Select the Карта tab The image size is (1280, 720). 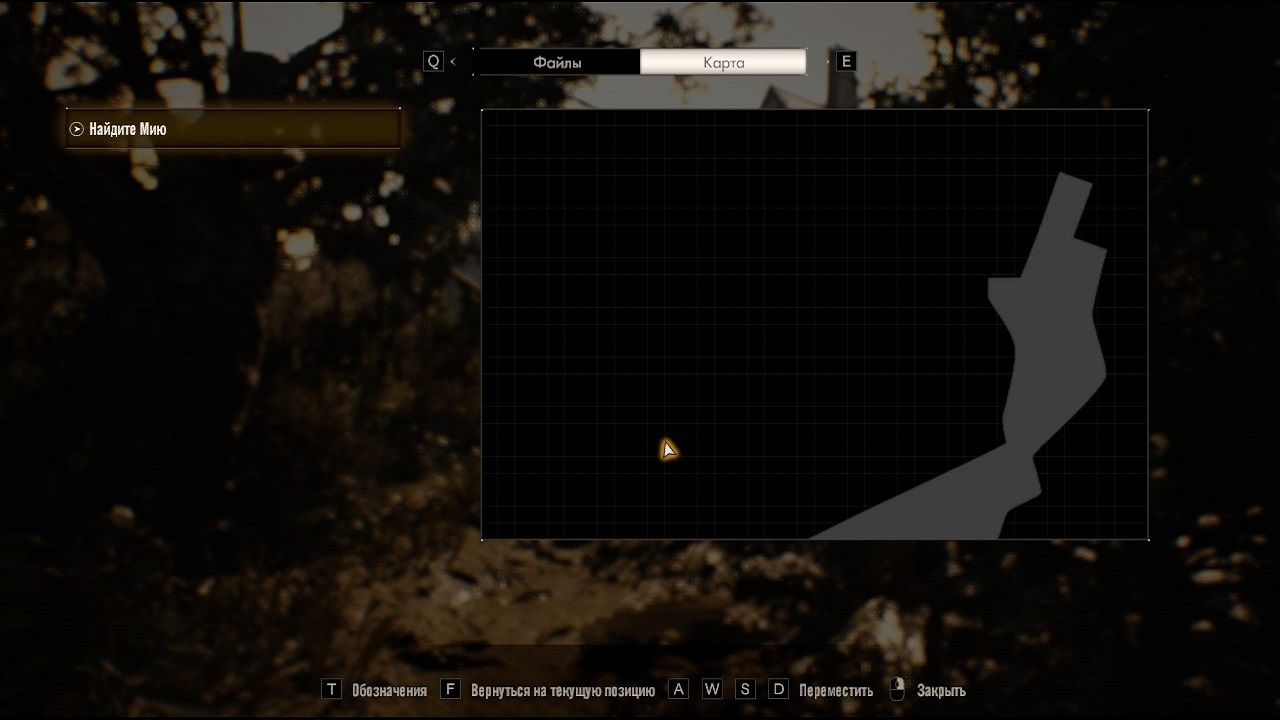tap(723, 62)
